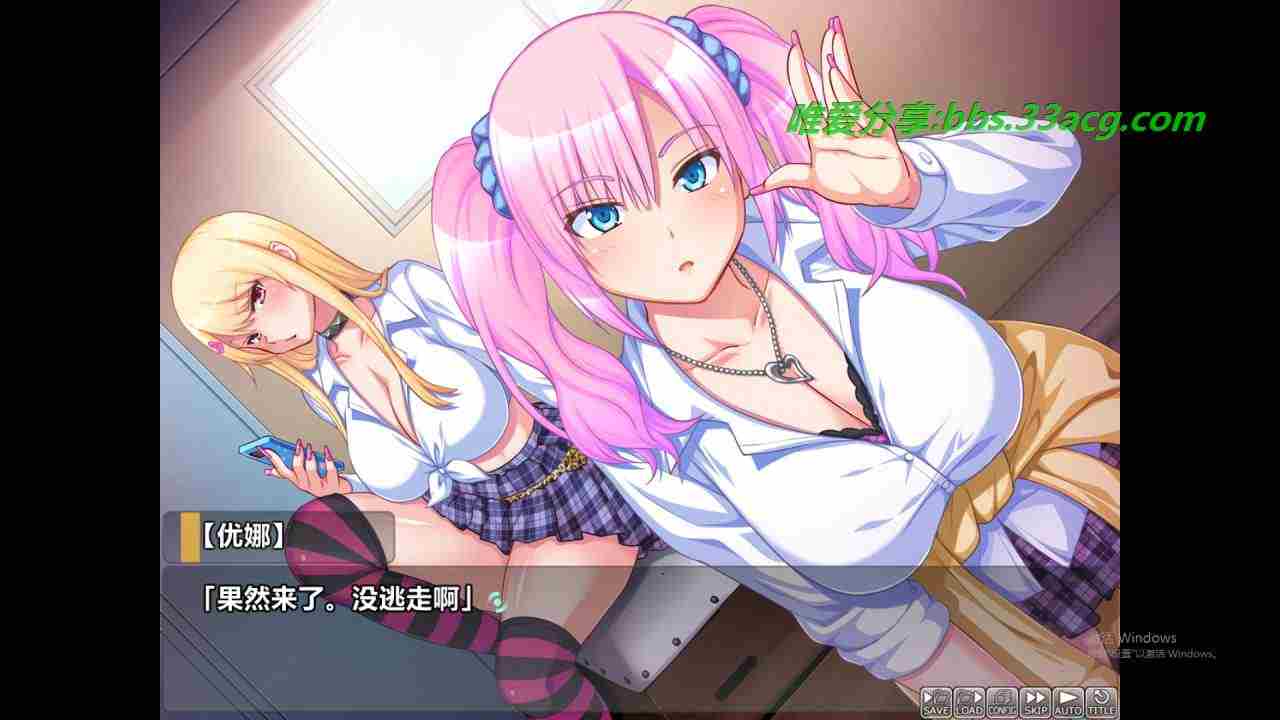This screenshot has width=1280, height=720.
Task: Select the TITLE return-arrow icon
Action: 1101,700
